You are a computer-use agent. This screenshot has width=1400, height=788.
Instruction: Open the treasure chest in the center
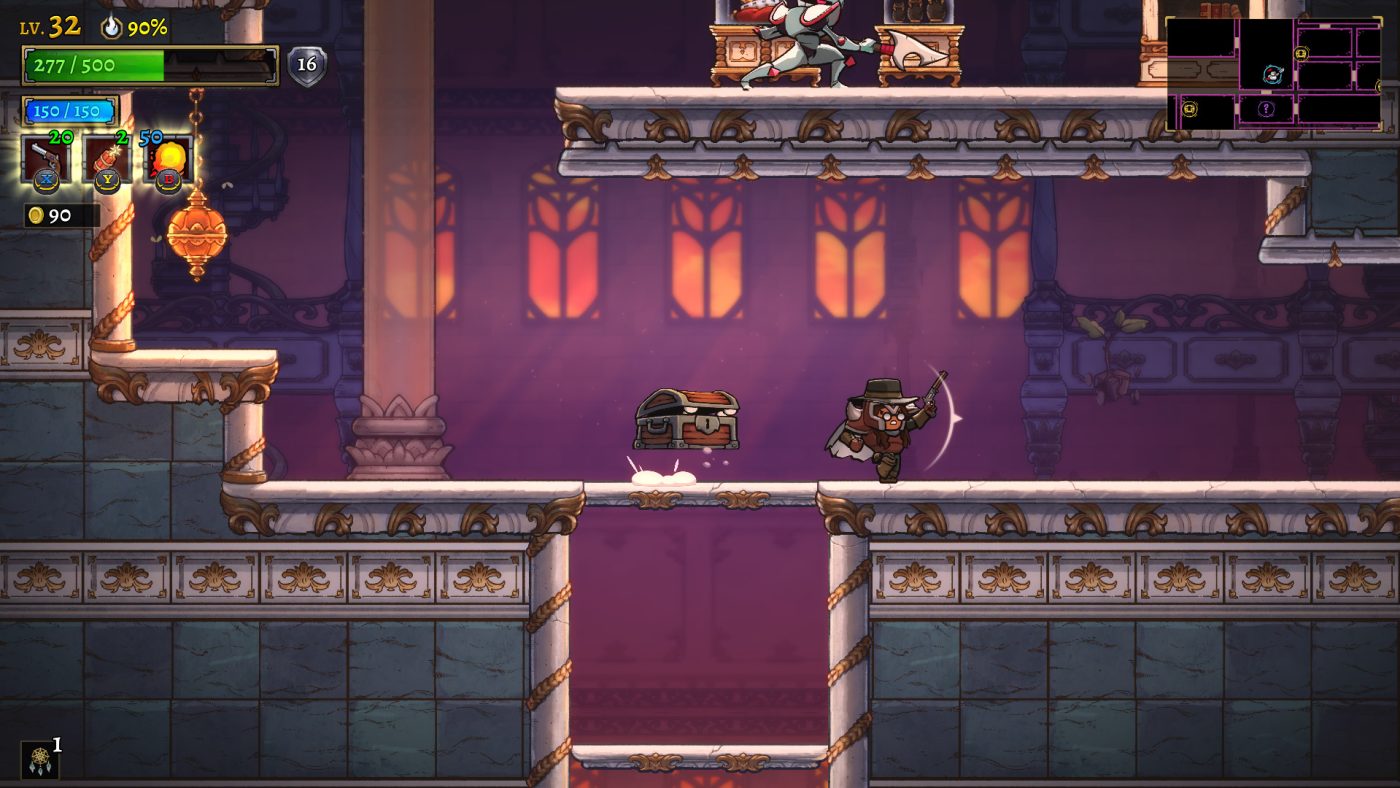pyautogui.click(x=685, y=420)
